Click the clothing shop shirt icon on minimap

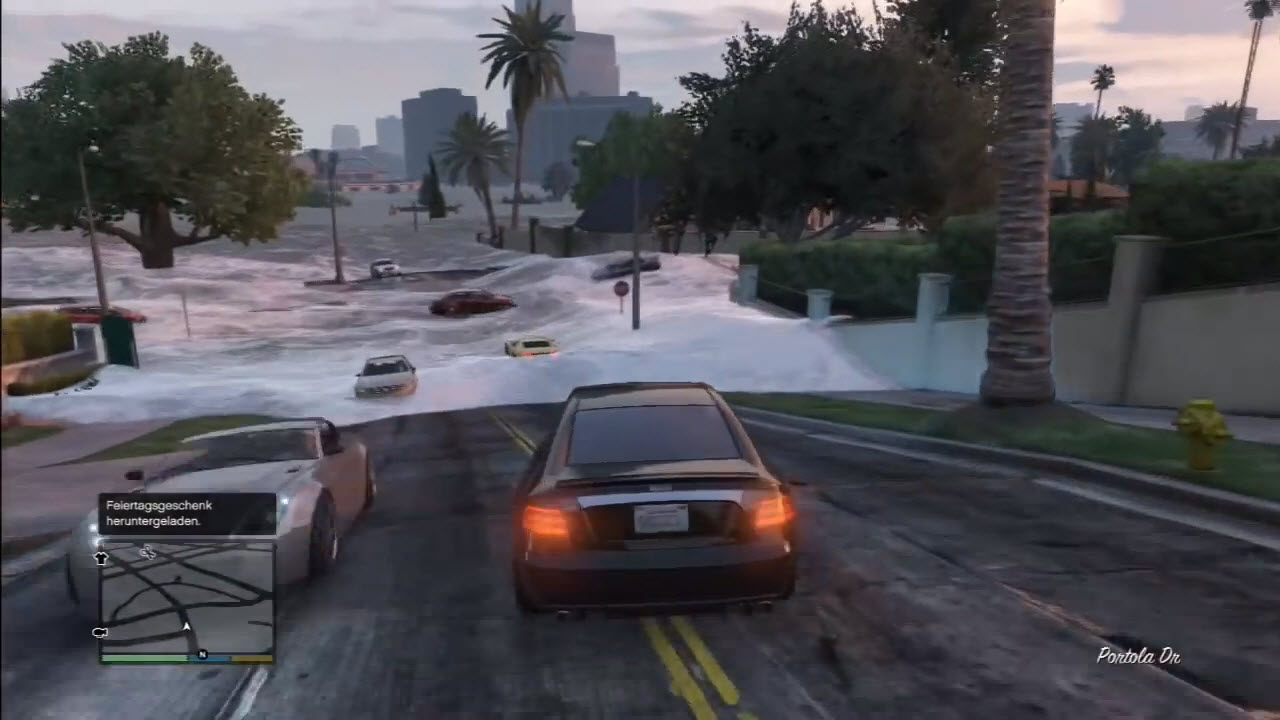coord(101,557)
